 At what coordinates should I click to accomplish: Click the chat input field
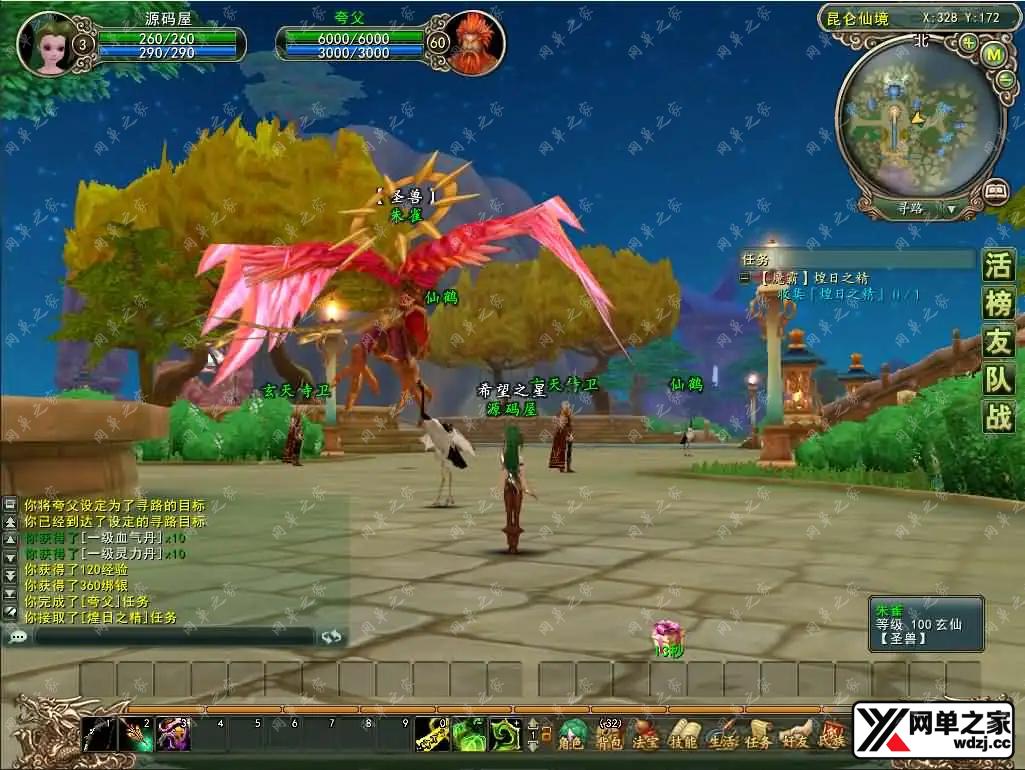click(174, 636)
